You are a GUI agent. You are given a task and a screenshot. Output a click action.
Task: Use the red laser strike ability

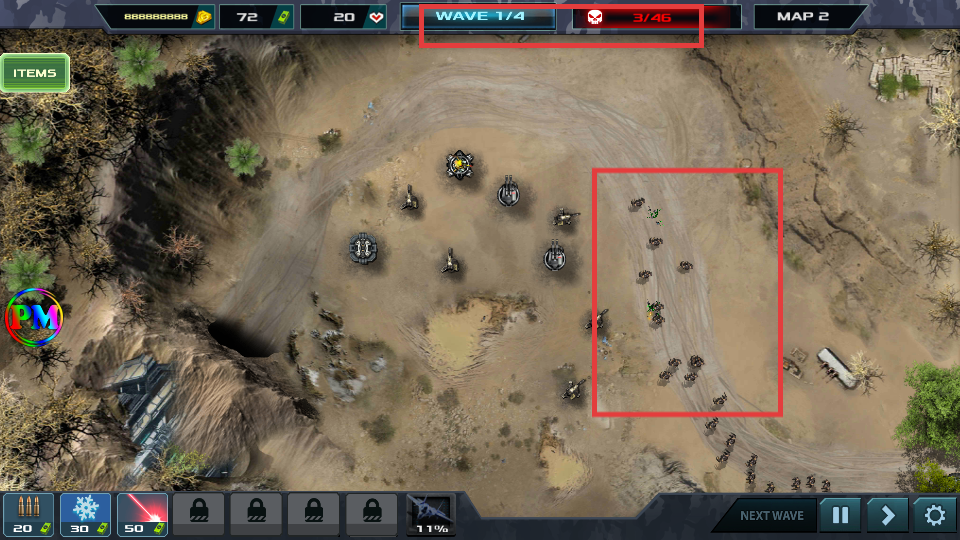(x=142, y=514)
